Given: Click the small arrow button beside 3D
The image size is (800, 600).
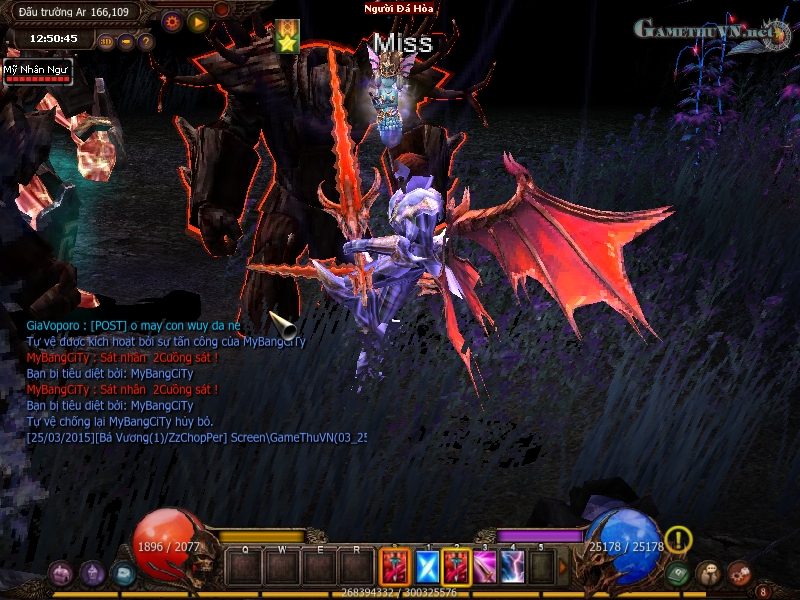Looking at the screenshot, I should point(126,42).
